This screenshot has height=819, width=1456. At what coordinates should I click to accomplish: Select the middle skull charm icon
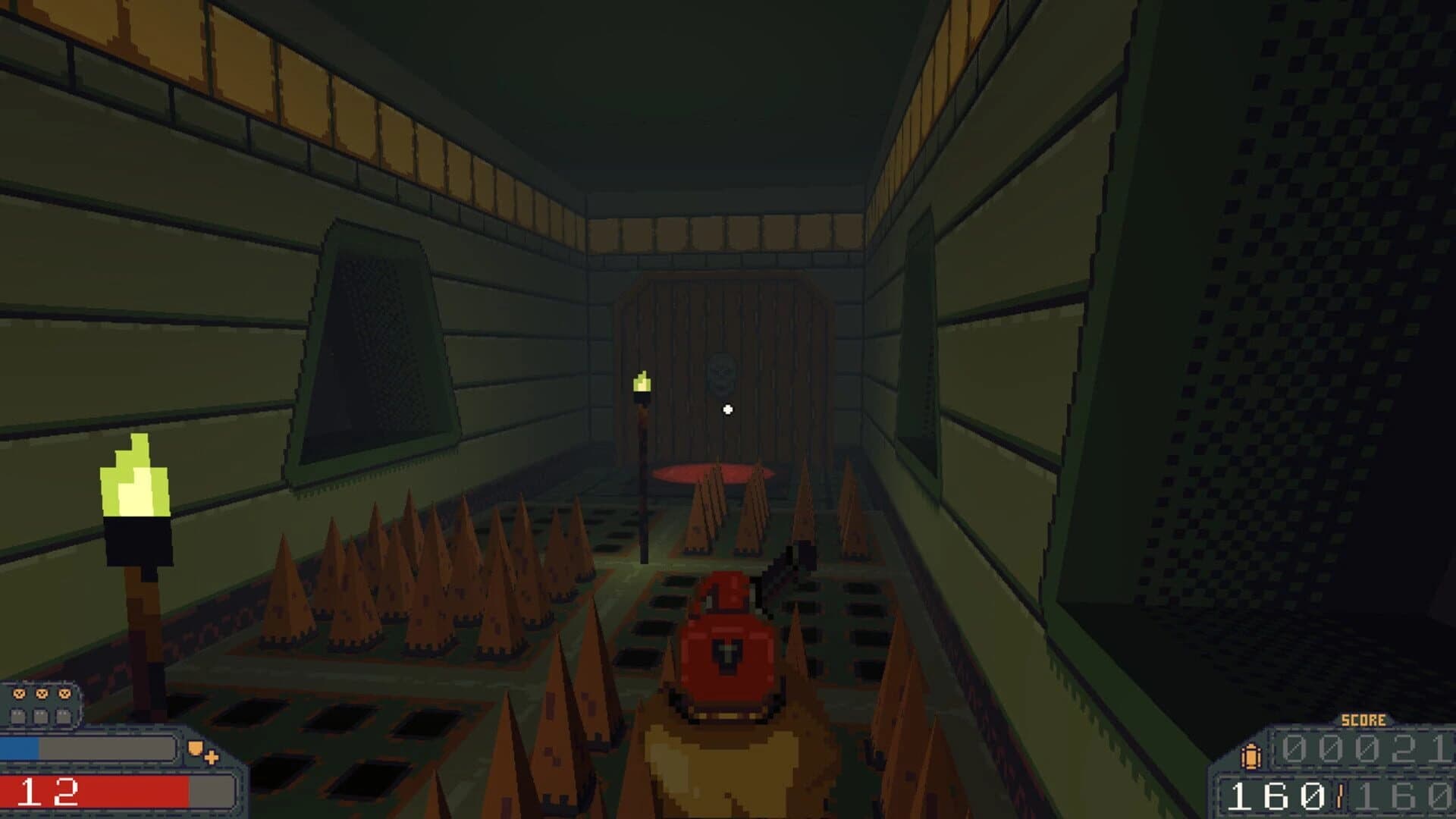pyautogui.click(x=42, y=694)
